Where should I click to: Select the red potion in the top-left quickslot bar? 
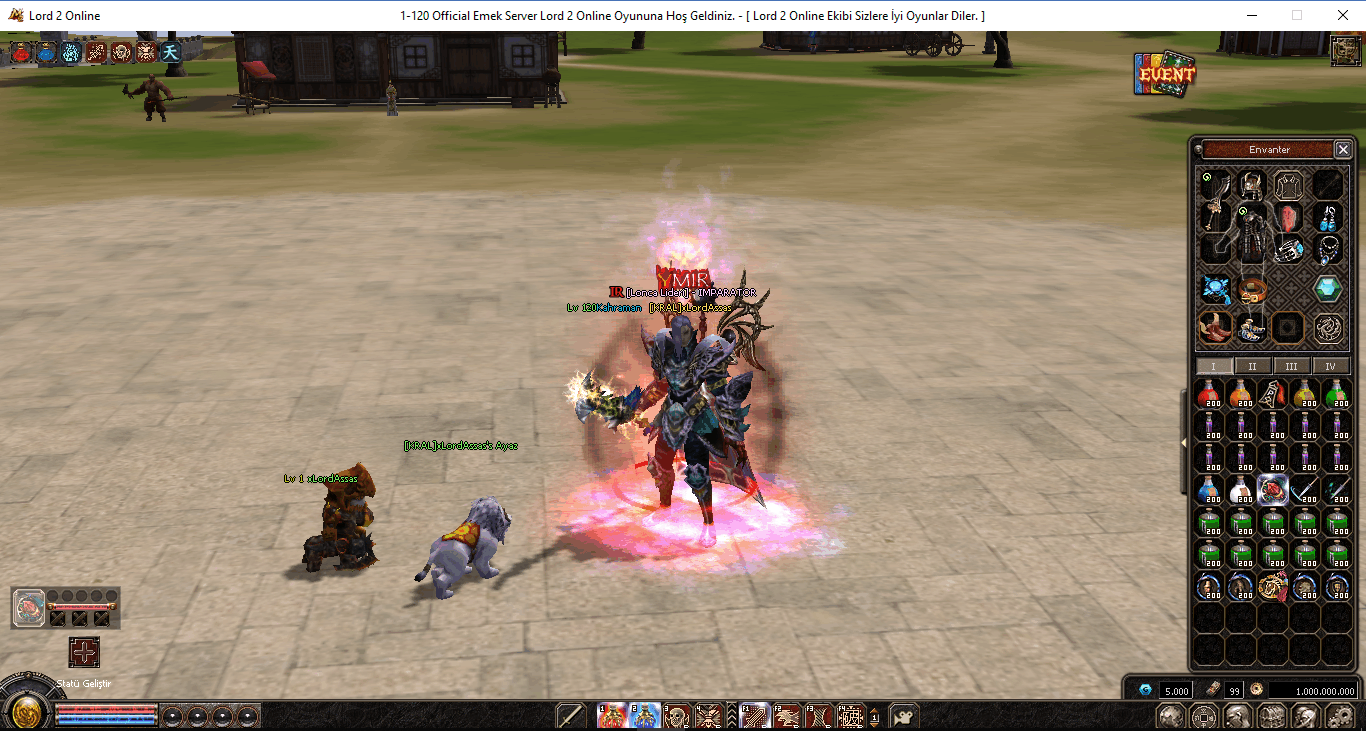tap(20, 52)
